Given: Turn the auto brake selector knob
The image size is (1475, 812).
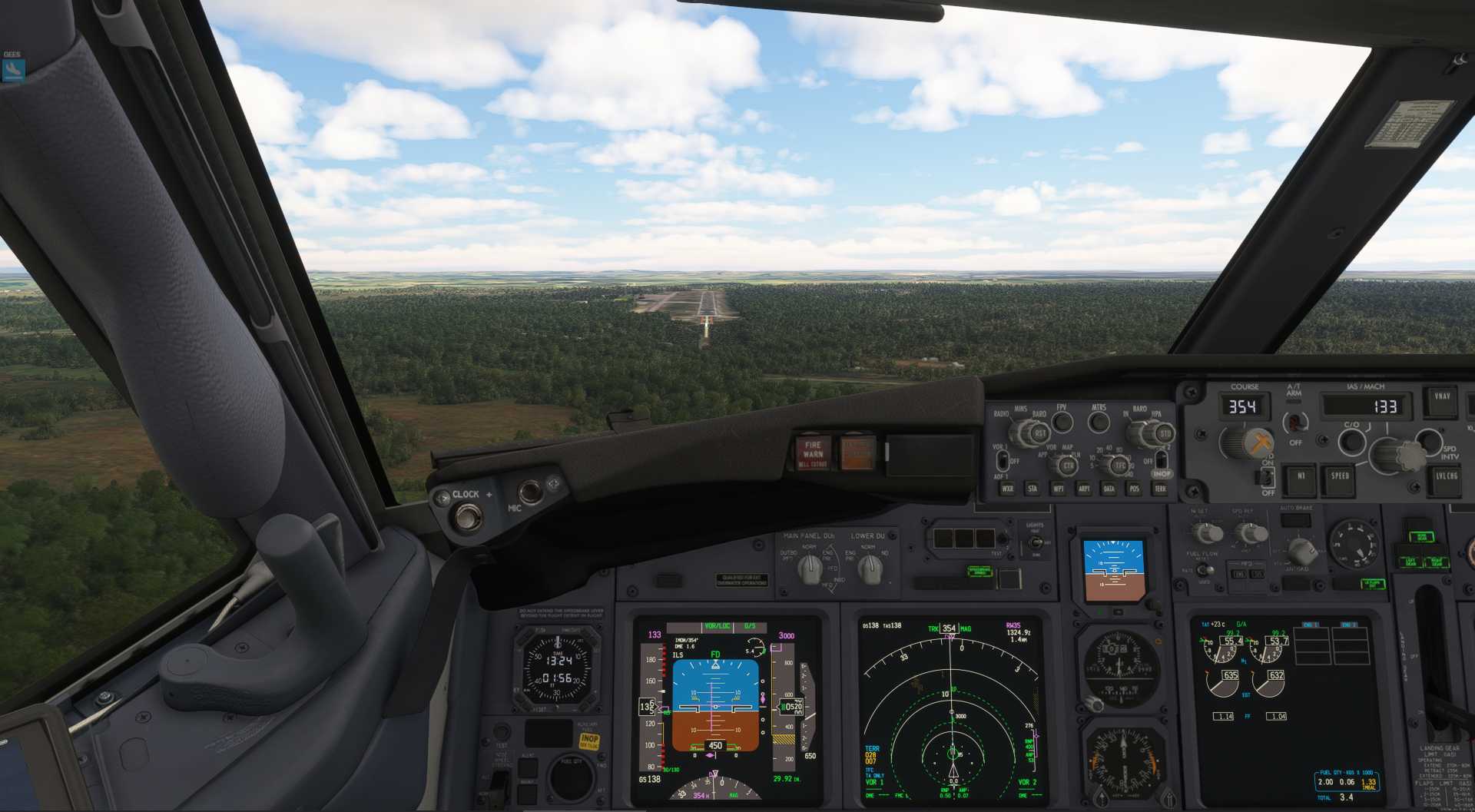Looking at the screenshot, I should (1301, 550).
